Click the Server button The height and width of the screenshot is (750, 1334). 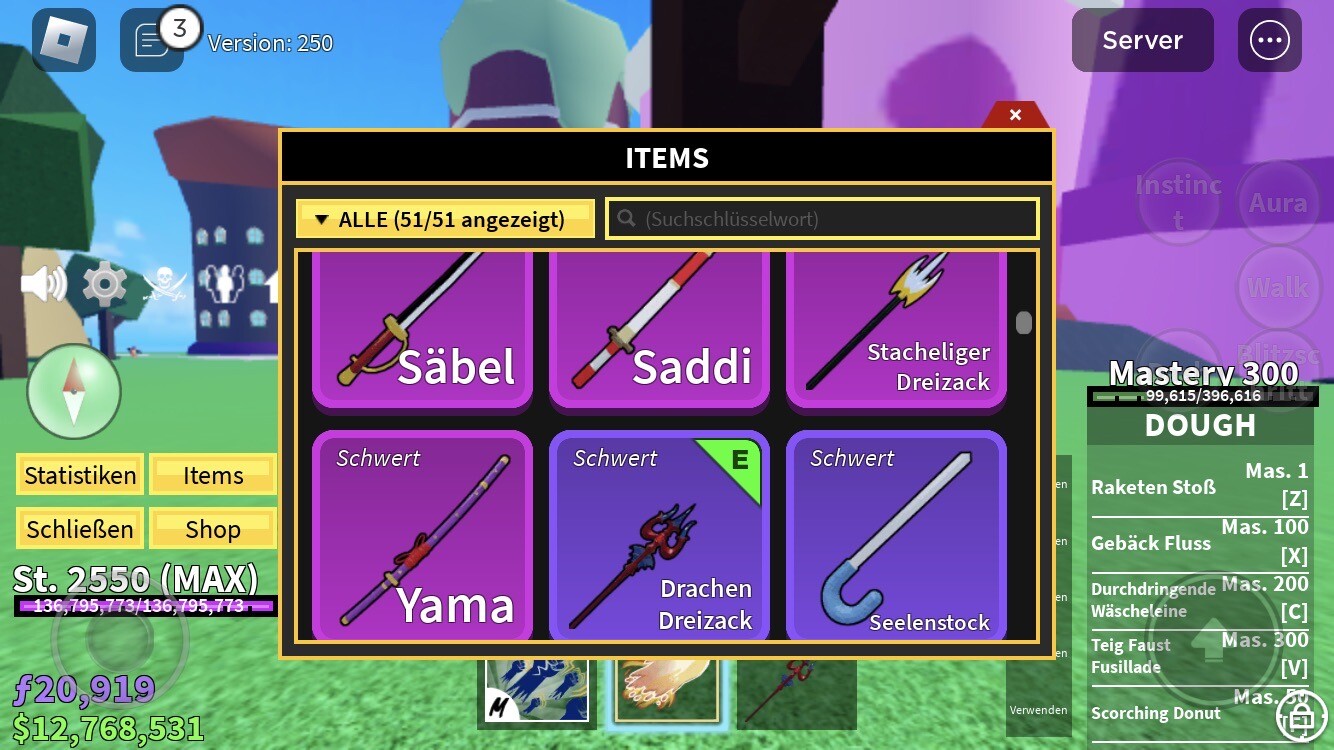pos(1142,40)
